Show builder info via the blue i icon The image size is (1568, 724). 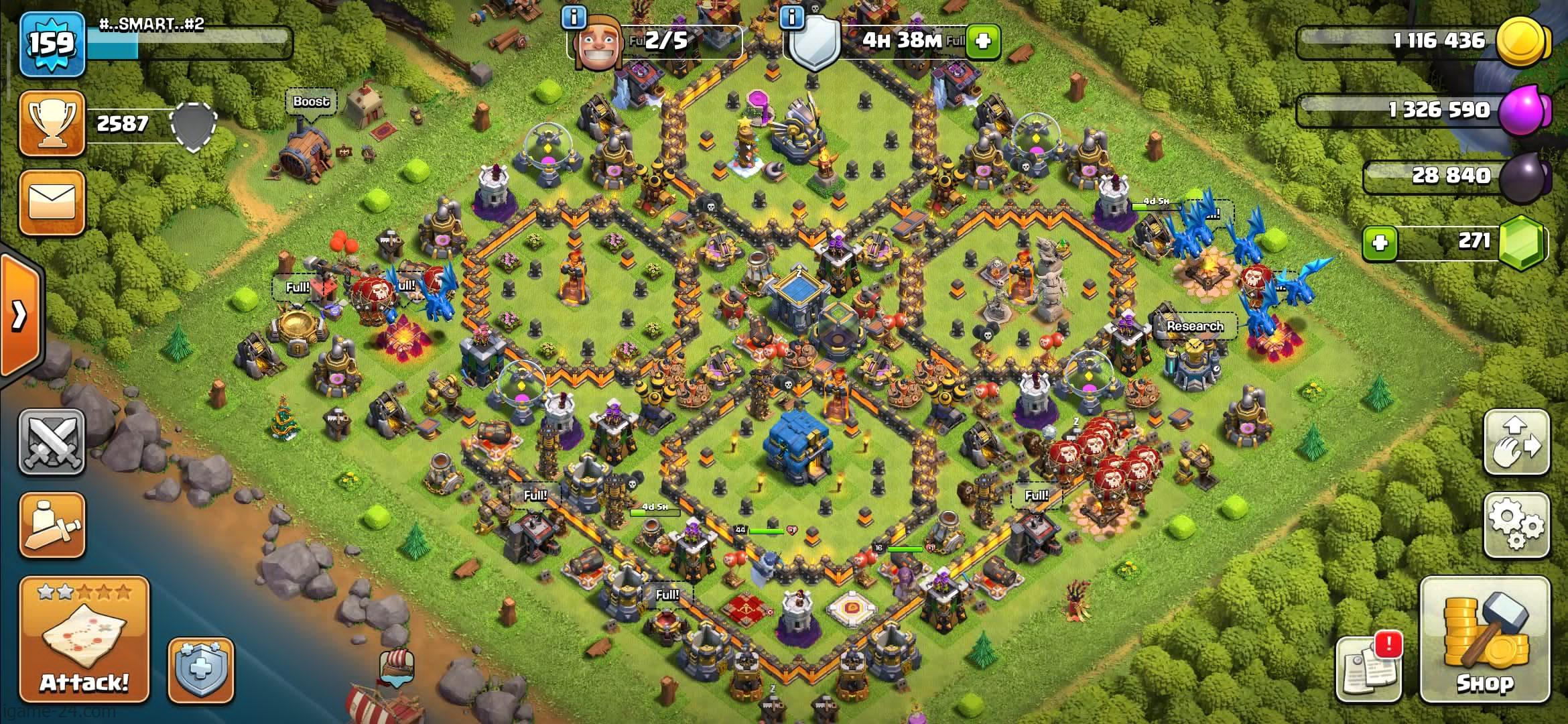click(574, 18)
